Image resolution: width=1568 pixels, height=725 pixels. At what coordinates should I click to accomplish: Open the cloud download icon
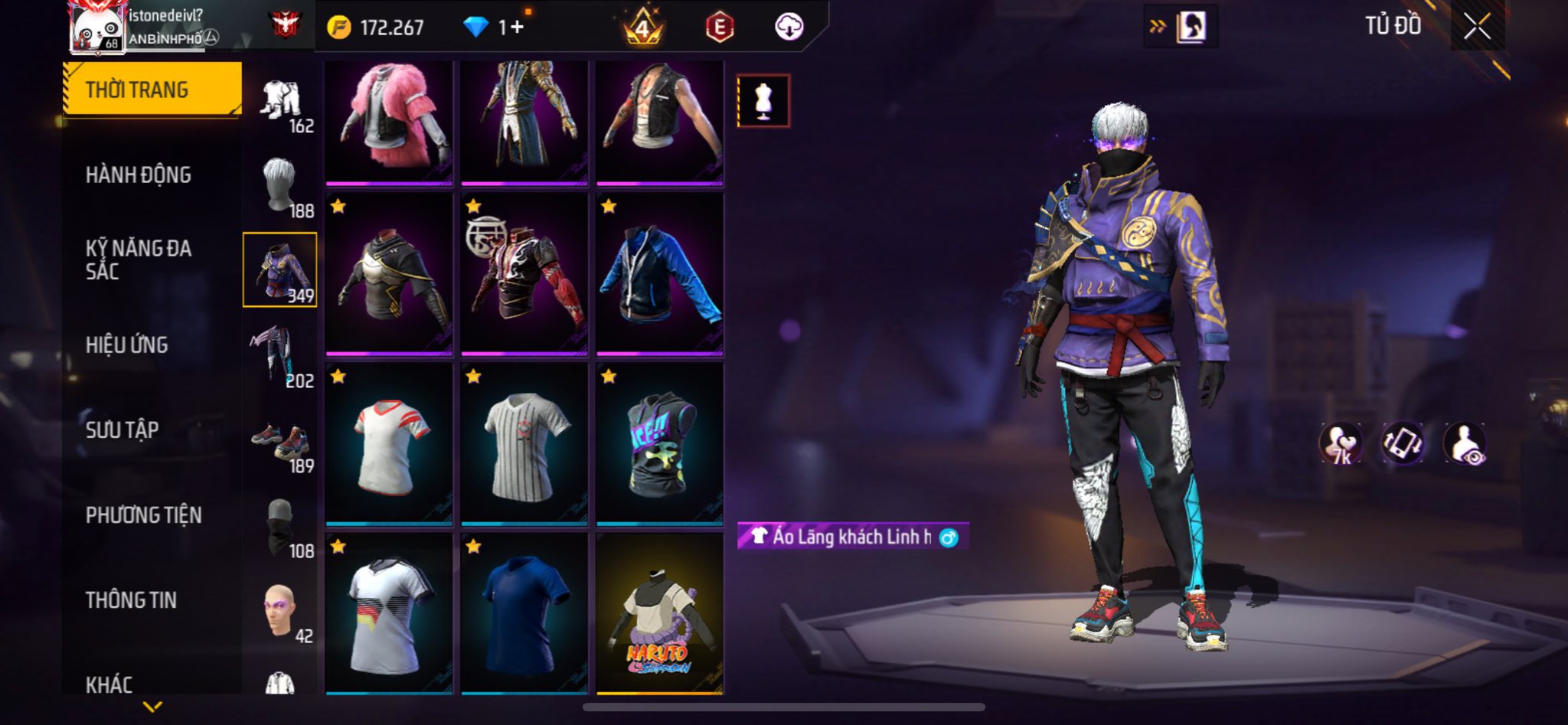tap(789, 28)
